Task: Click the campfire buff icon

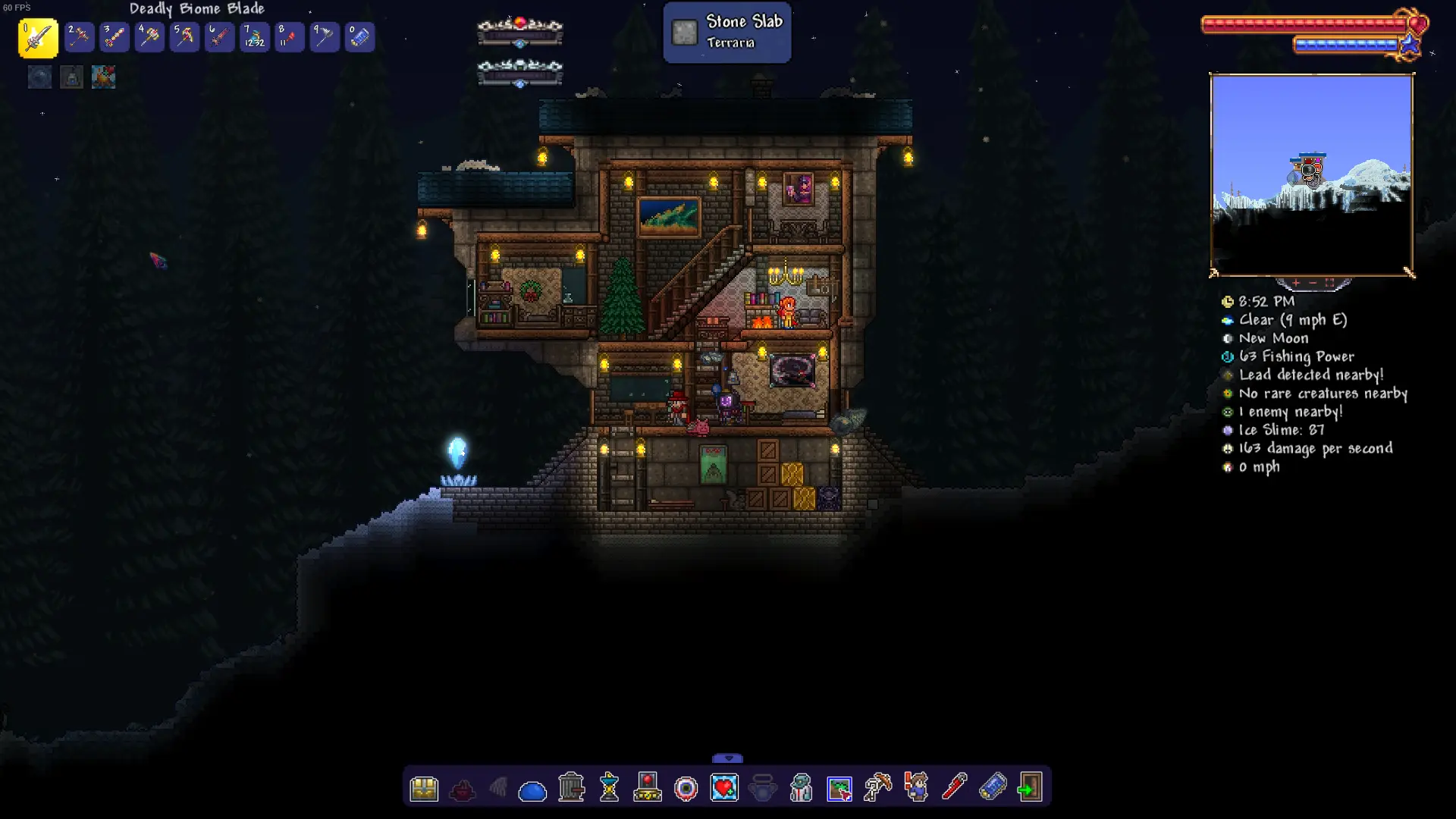Action: click(x=103, y=77)
